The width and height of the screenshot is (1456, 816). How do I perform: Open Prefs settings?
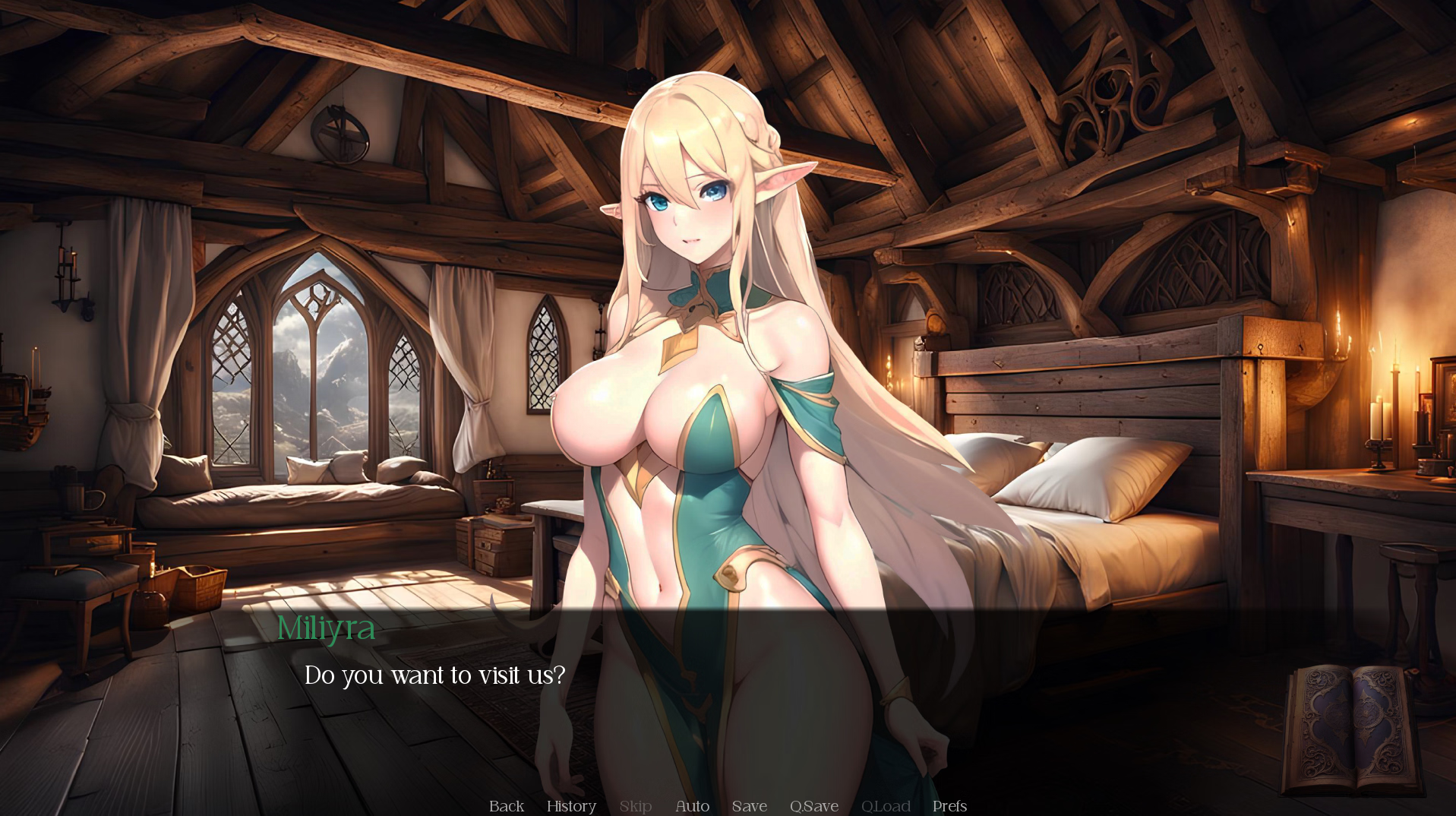[949, 805]
